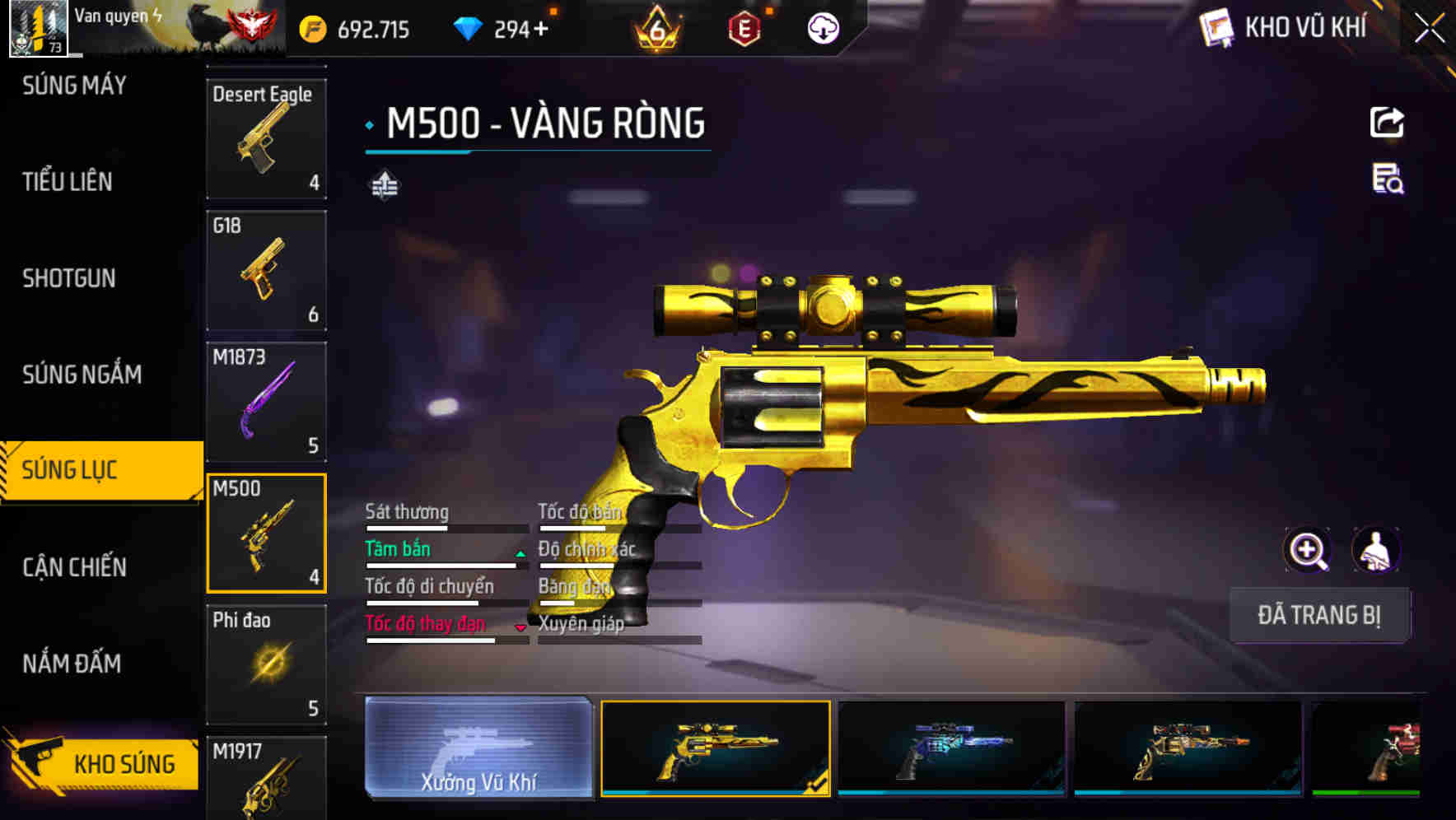The image size is (1456, 820).
Task: Open the share icon near top right
Action: point(1387,122)
